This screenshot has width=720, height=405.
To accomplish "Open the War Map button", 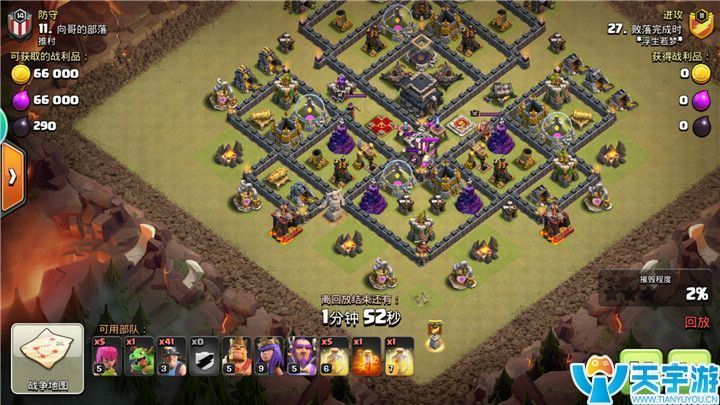I will click(x=47, y=355).
